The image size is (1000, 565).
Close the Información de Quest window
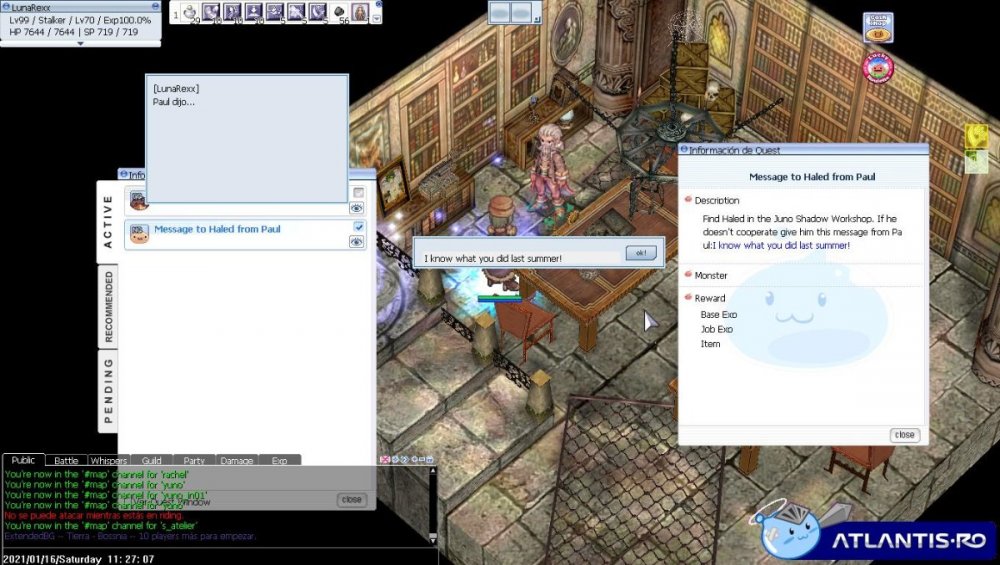click(904, 435)
